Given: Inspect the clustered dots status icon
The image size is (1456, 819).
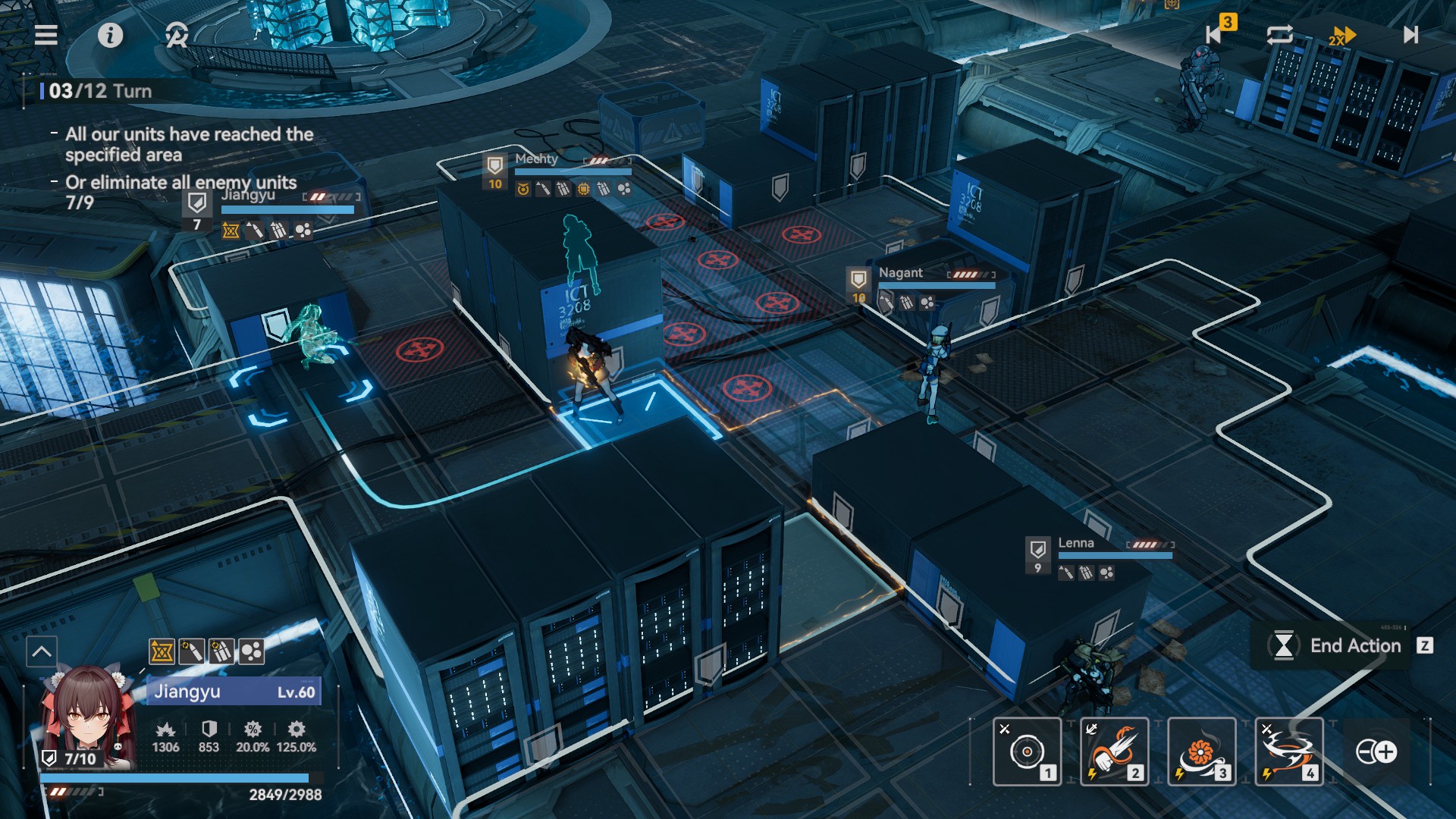Looking at the screenshot, I should (252, 651).
